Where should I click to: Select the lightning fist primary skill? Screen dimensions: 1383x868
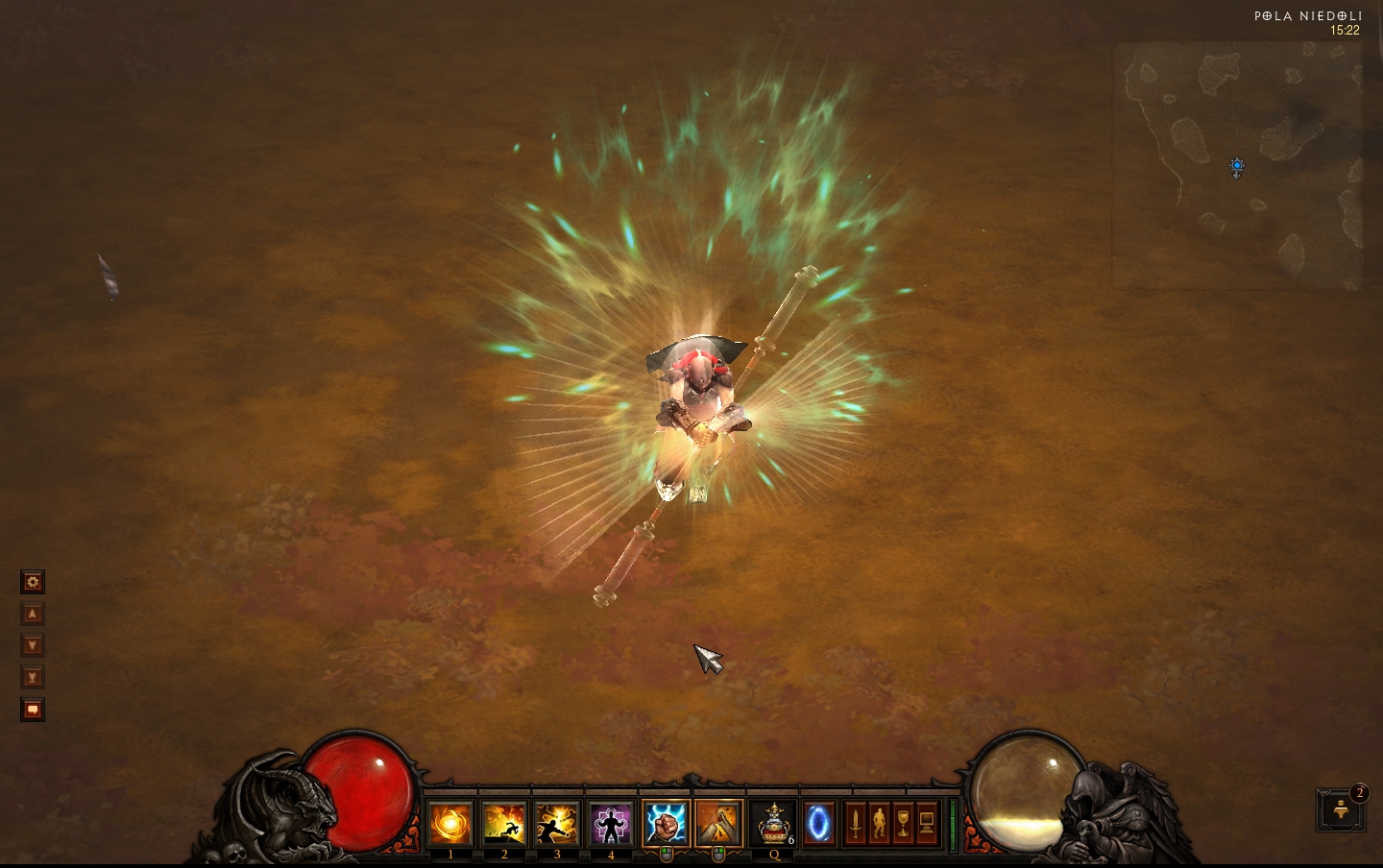[x=666, y=824]
